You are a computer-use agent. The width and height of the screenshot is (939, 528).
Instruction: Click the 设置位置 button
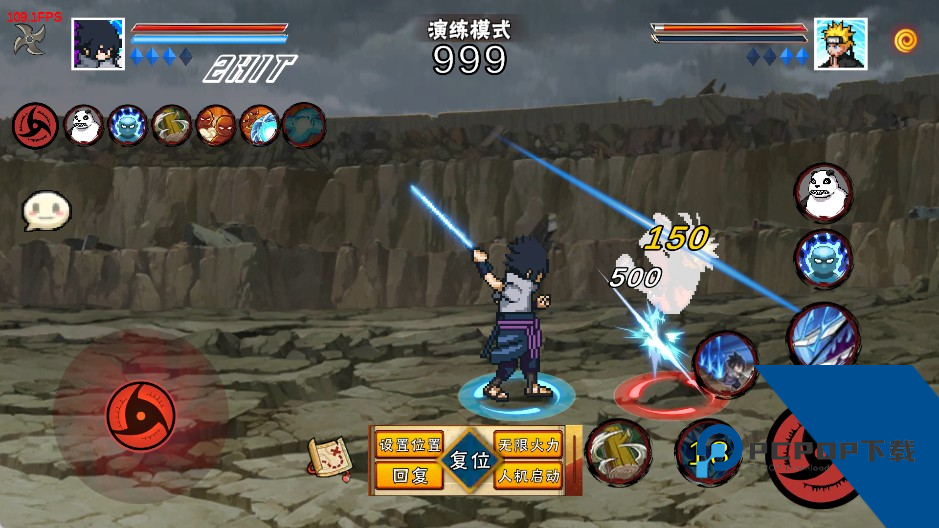click(x=409, y=445)
